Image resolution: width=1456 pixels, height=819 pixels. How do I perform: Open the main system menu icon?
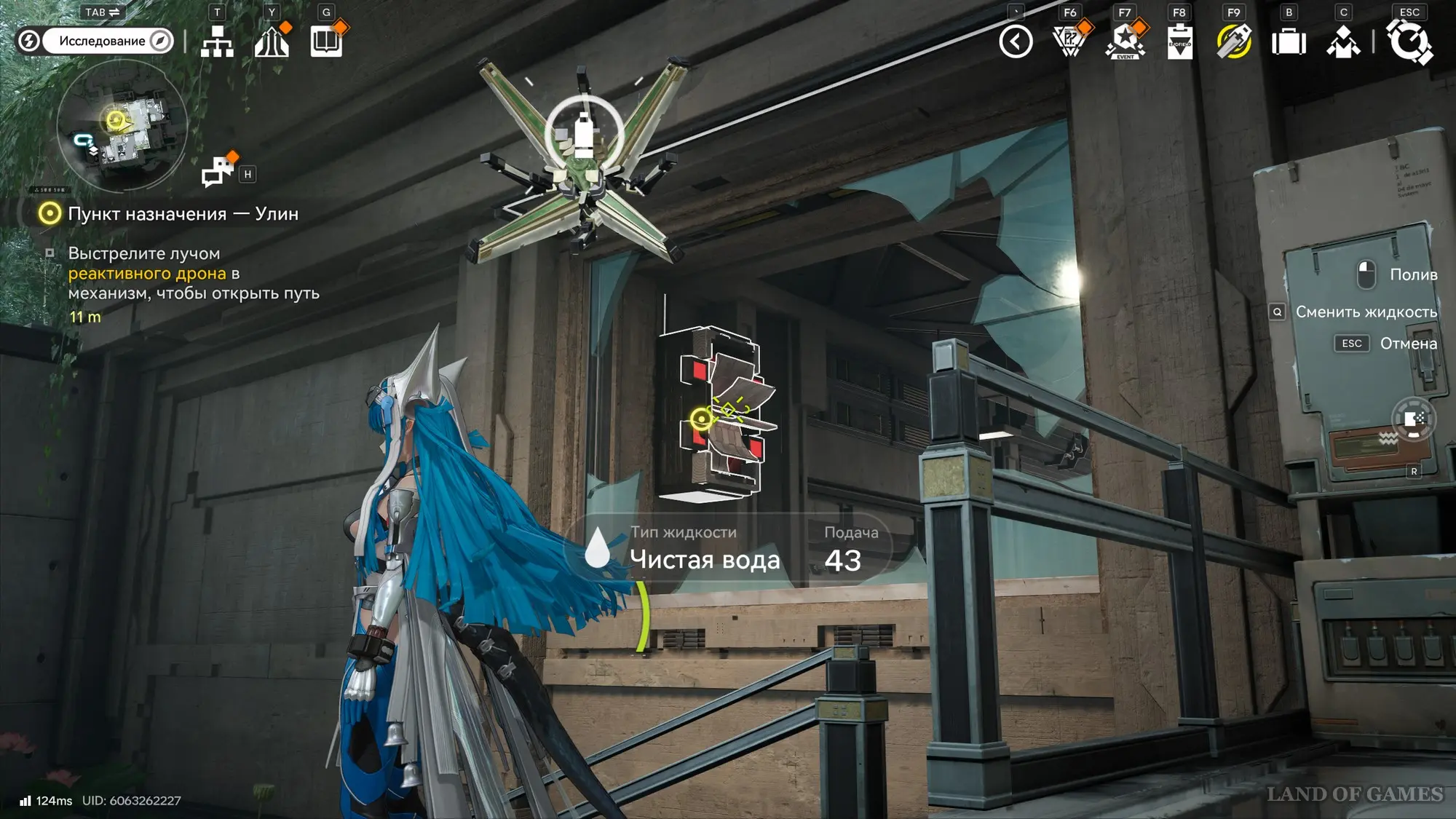click(1409, 41)
